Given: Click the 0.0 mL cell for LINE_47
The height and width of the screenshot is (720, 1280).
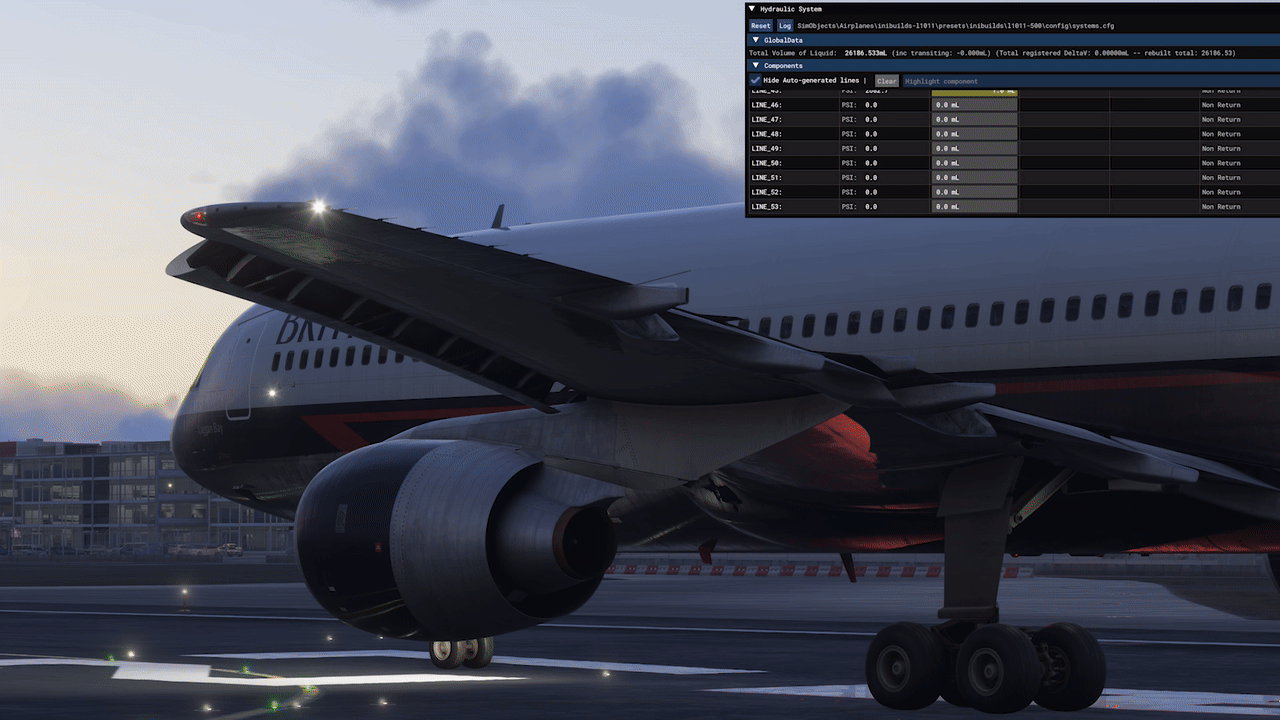Looking at the screenshot, I should (x=974, y=119).
